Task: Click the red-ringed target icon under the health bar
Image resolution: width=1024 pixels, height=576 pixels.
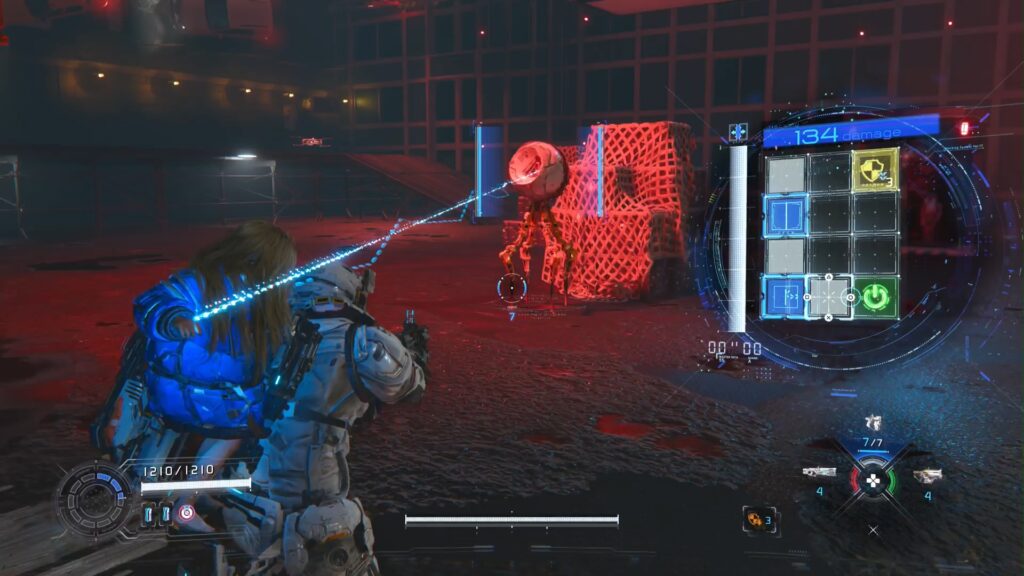Action: [186, 513]
